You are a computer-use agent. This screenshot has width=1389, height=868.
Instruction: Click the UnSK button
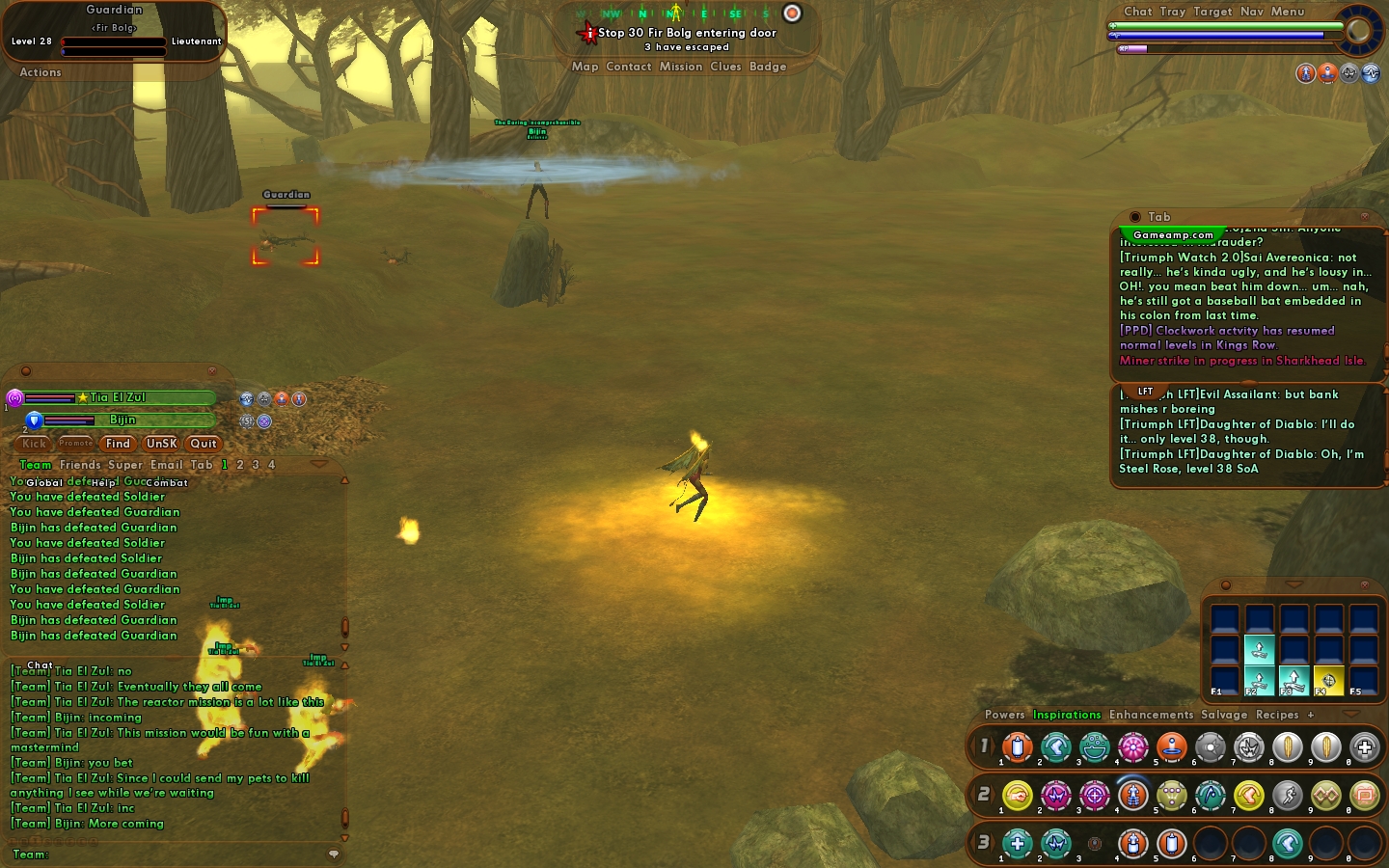click(161, 444)
